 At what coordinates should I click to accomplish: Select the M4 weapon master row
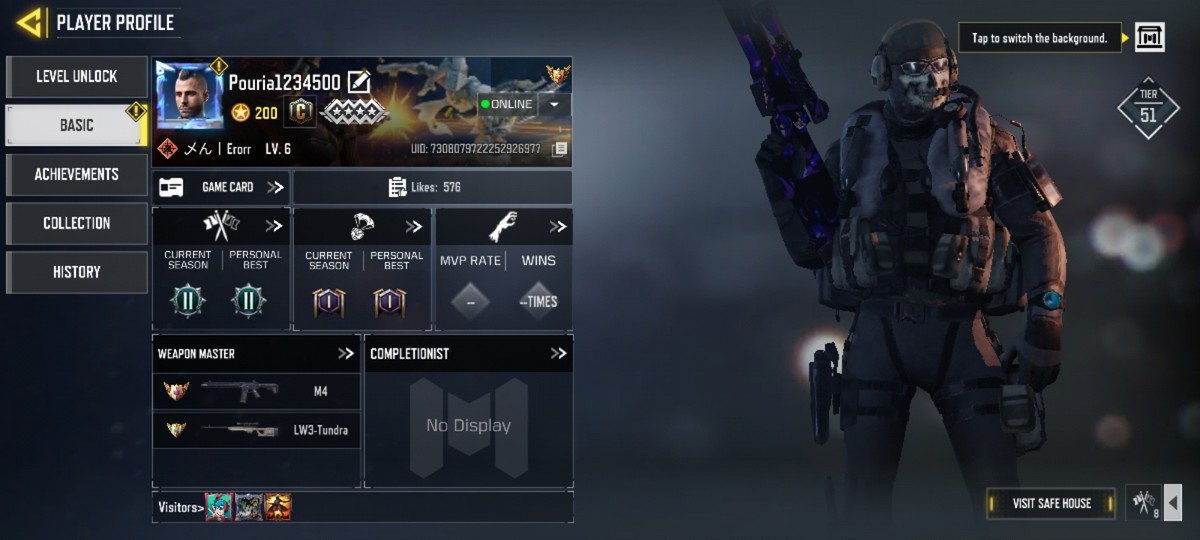(x=256, y=391)
